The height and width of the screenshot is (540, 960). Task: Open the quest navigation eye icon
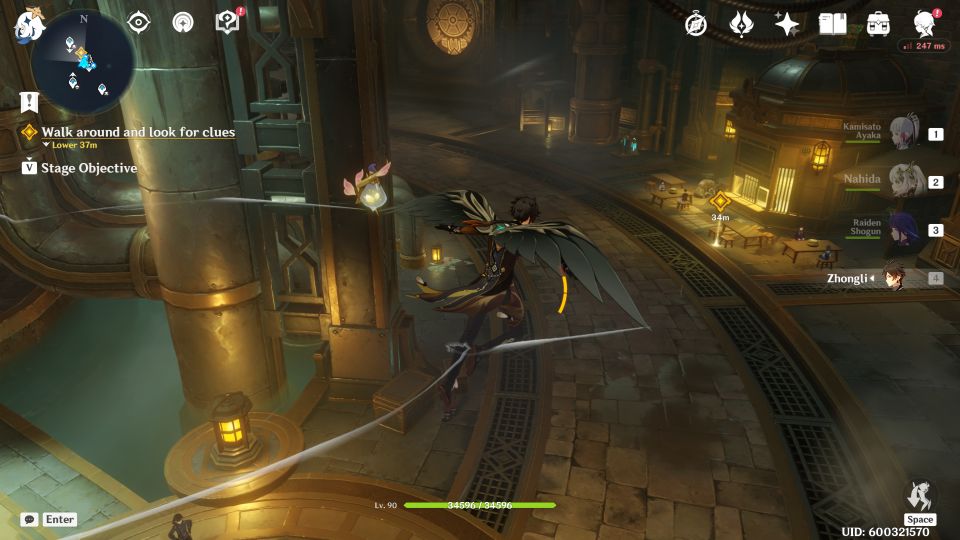click(138, 22)
